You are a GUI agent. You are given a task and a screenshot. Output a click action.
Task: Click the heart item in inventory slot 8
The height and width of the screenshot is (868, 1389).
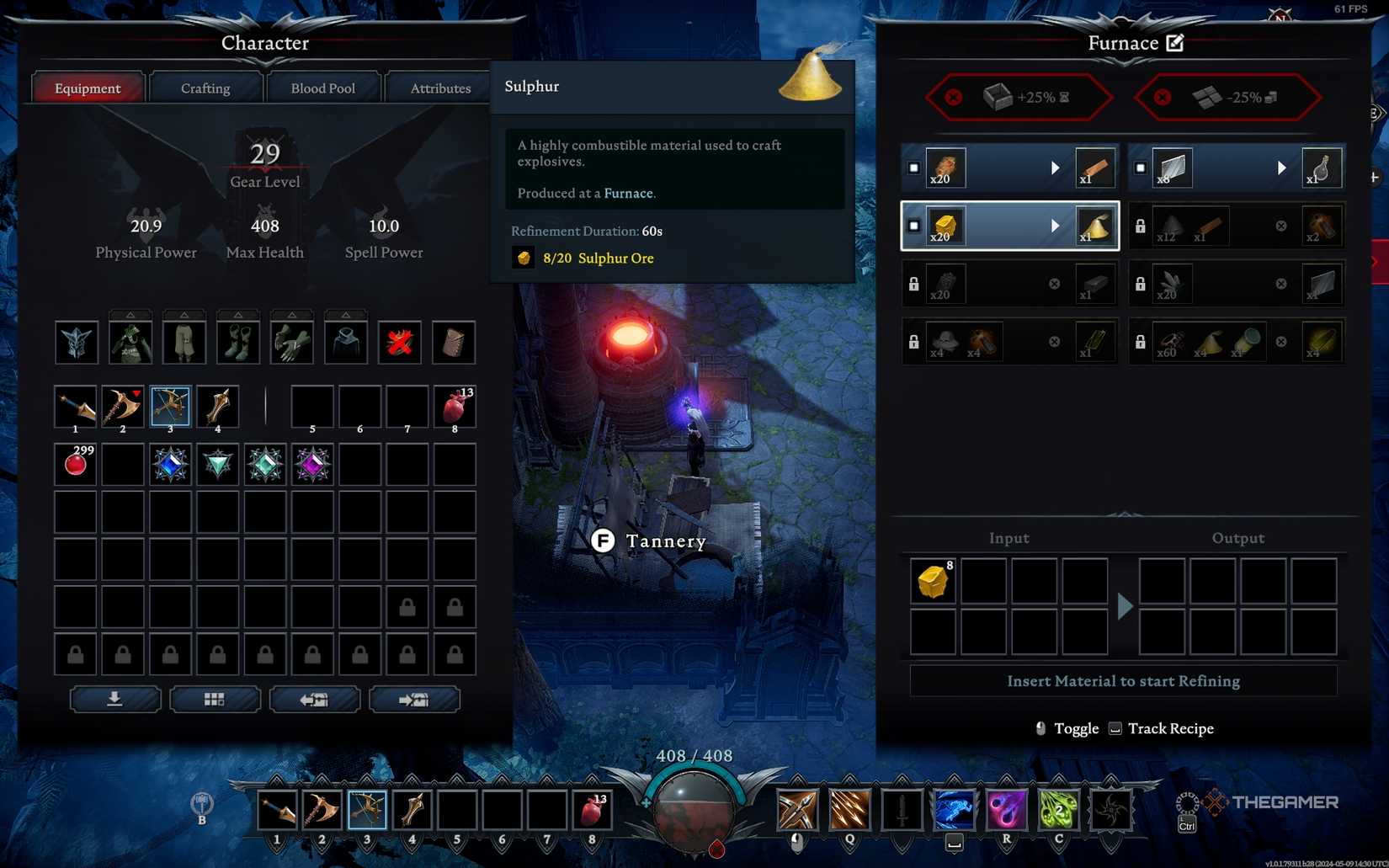(454, 407)
